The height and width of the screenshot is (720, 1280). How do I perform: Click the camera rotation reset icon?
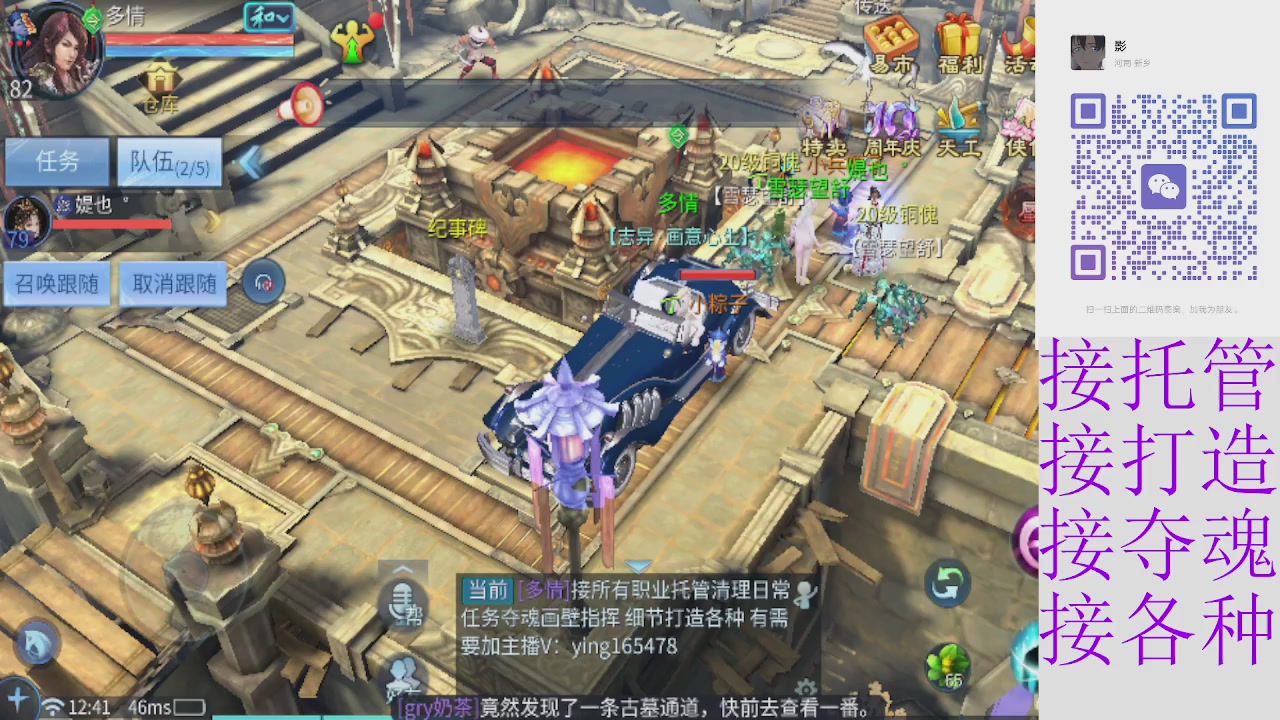tap(946, 582)
